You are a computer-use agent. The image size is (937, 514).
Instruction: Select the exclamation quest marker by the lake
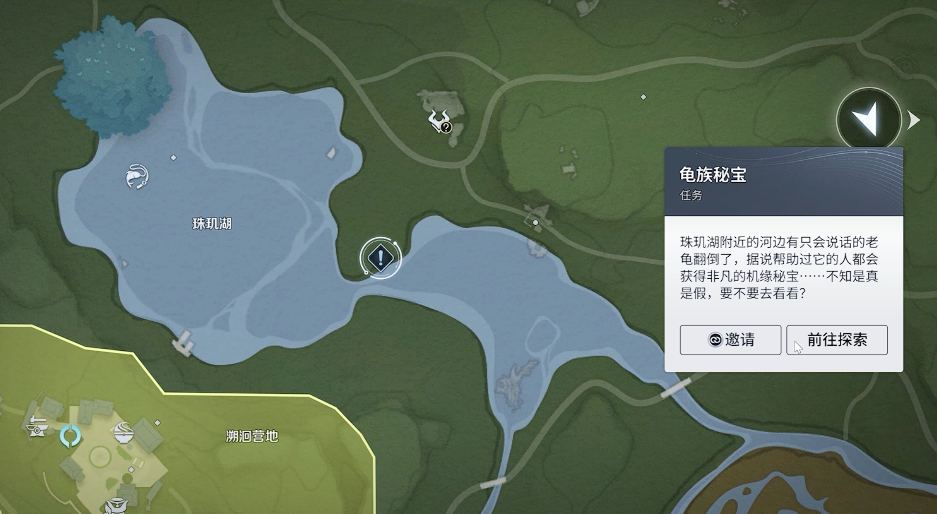tap(380, 259)
